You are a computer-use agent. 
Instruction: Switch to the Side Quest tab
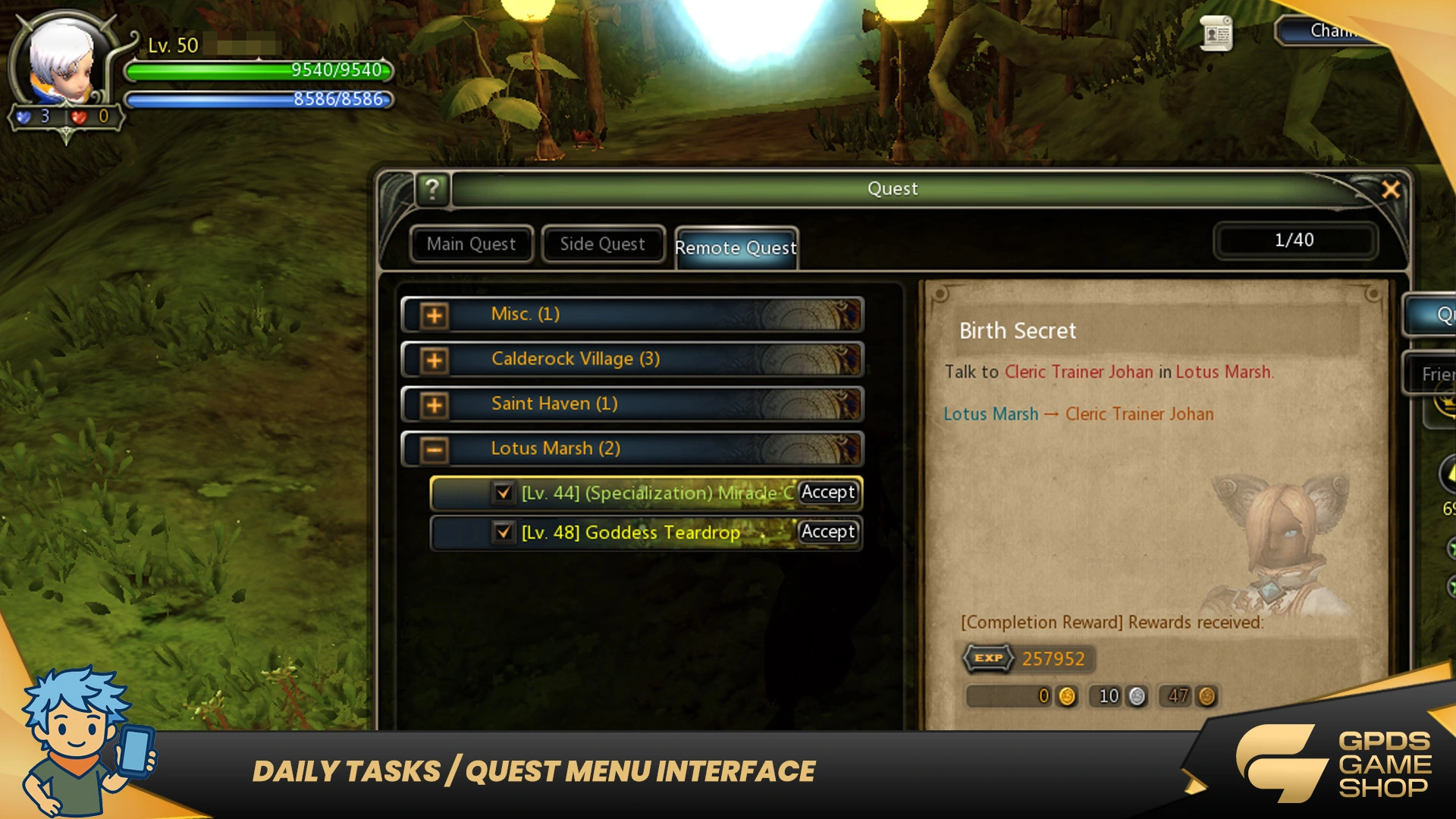(x=603, y=244)
